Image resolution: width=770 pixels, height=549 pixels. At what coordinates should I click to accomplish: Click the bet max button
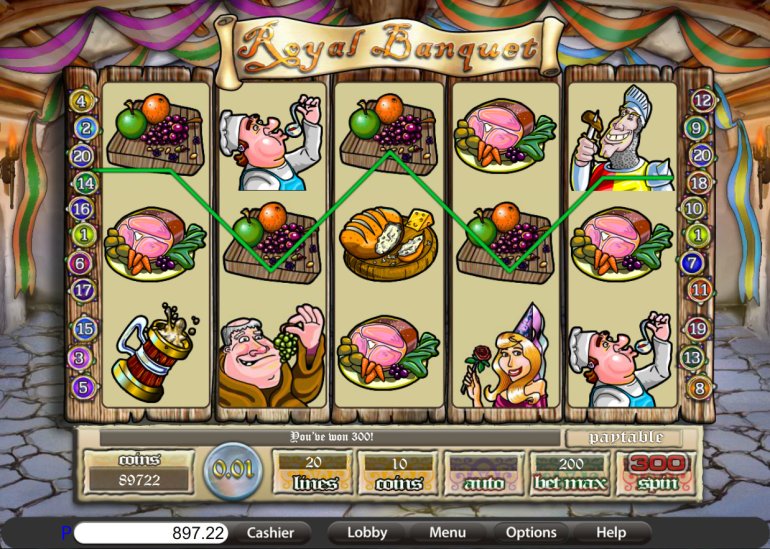point(572,472)
